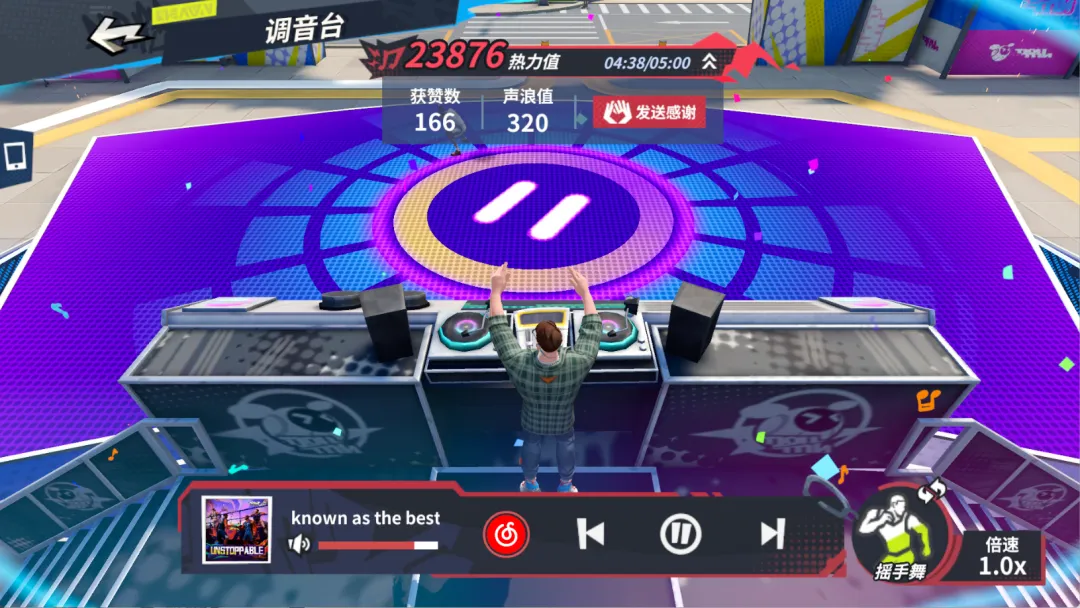The width and height of the screenshot is (1080, 608).
Task: Open the red NetEase music icon
Action: coord(506,535)
